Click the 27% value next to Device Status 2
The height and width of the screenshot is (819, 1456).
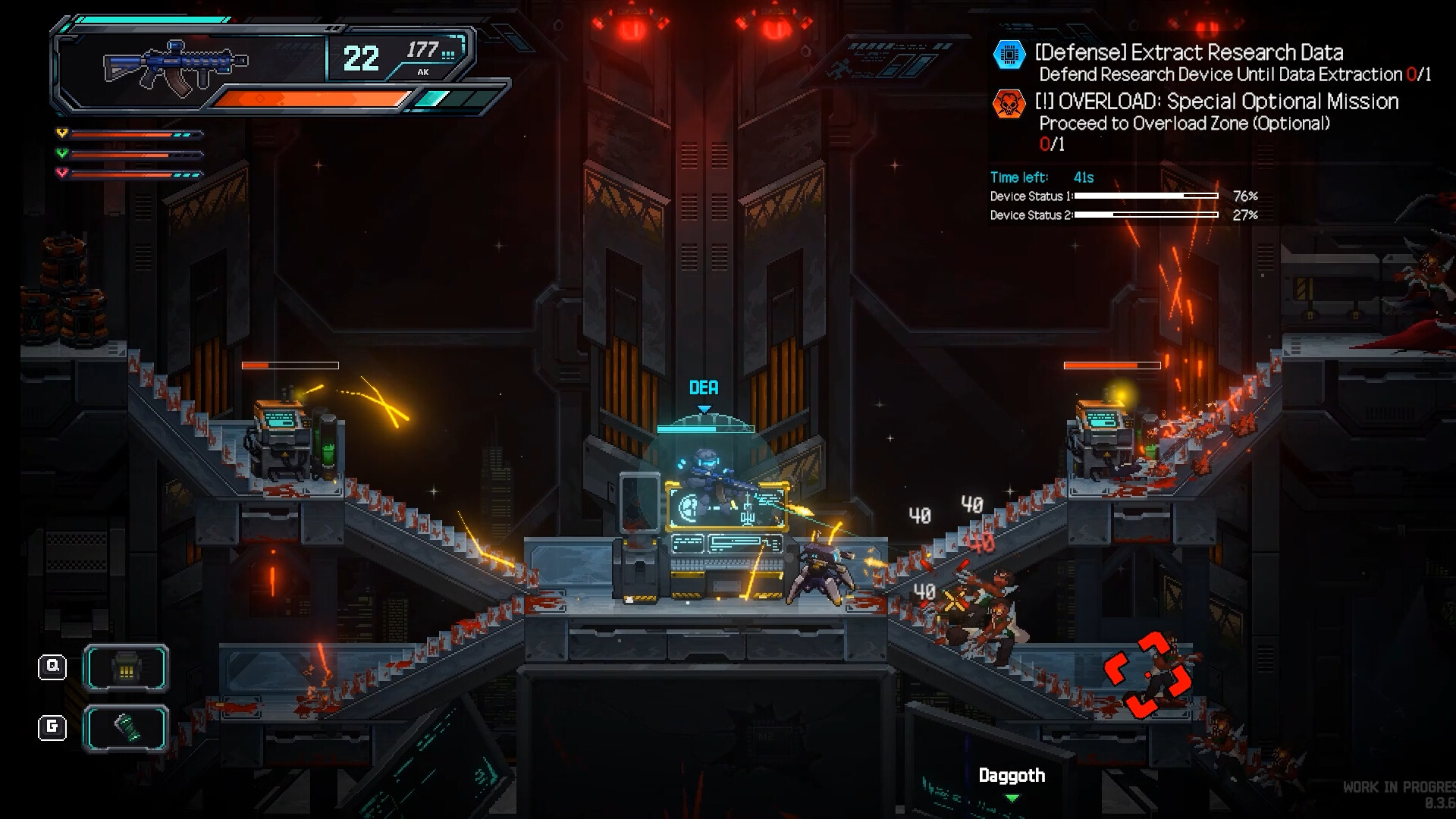(1247, 215)
